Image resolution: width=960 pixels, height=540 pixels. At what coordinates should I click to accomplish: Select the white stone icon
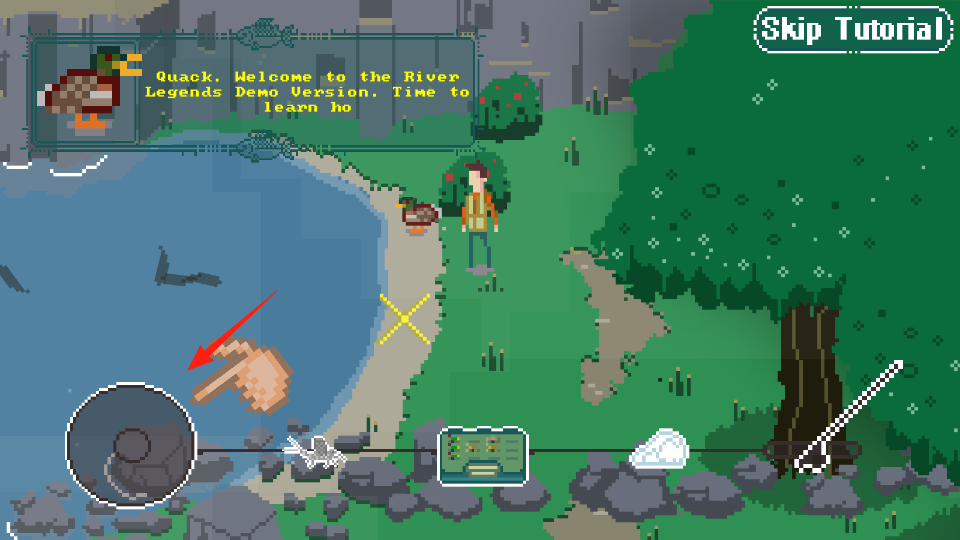pyautogui.click(x=659, y=450)
